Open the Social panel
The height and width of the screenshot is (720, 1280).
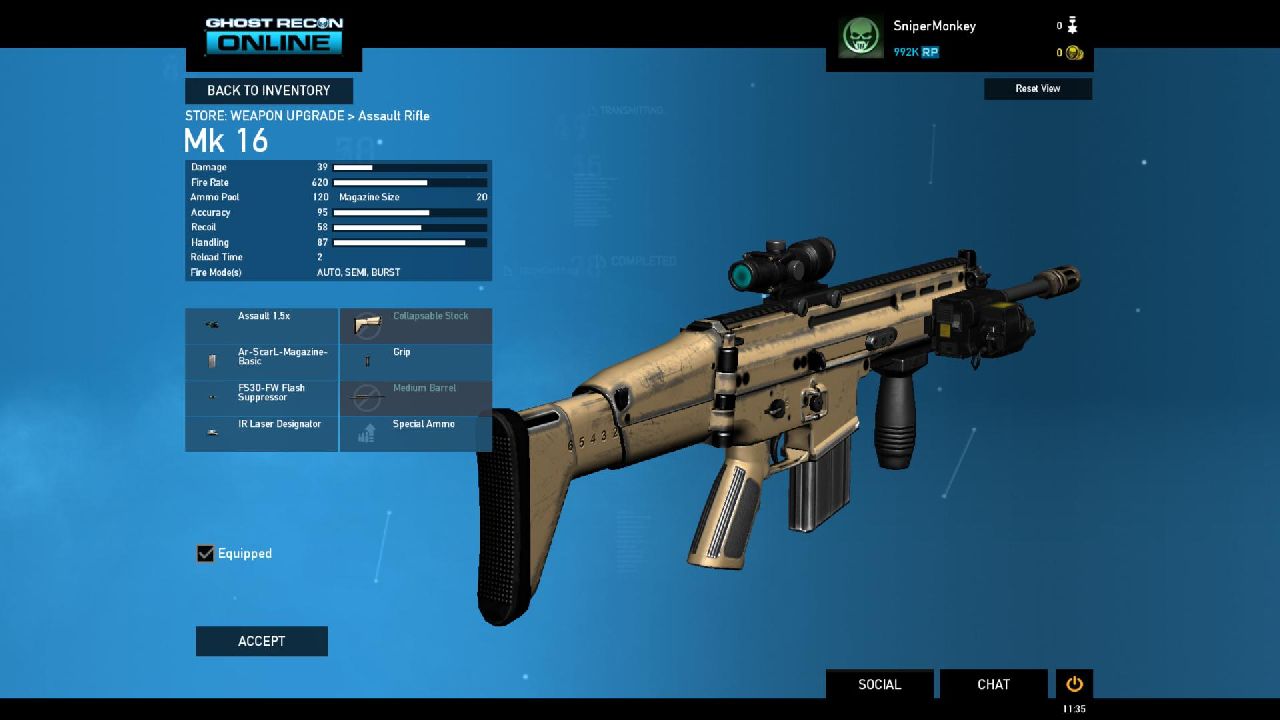pyautogui.click(x=880, y=684)
